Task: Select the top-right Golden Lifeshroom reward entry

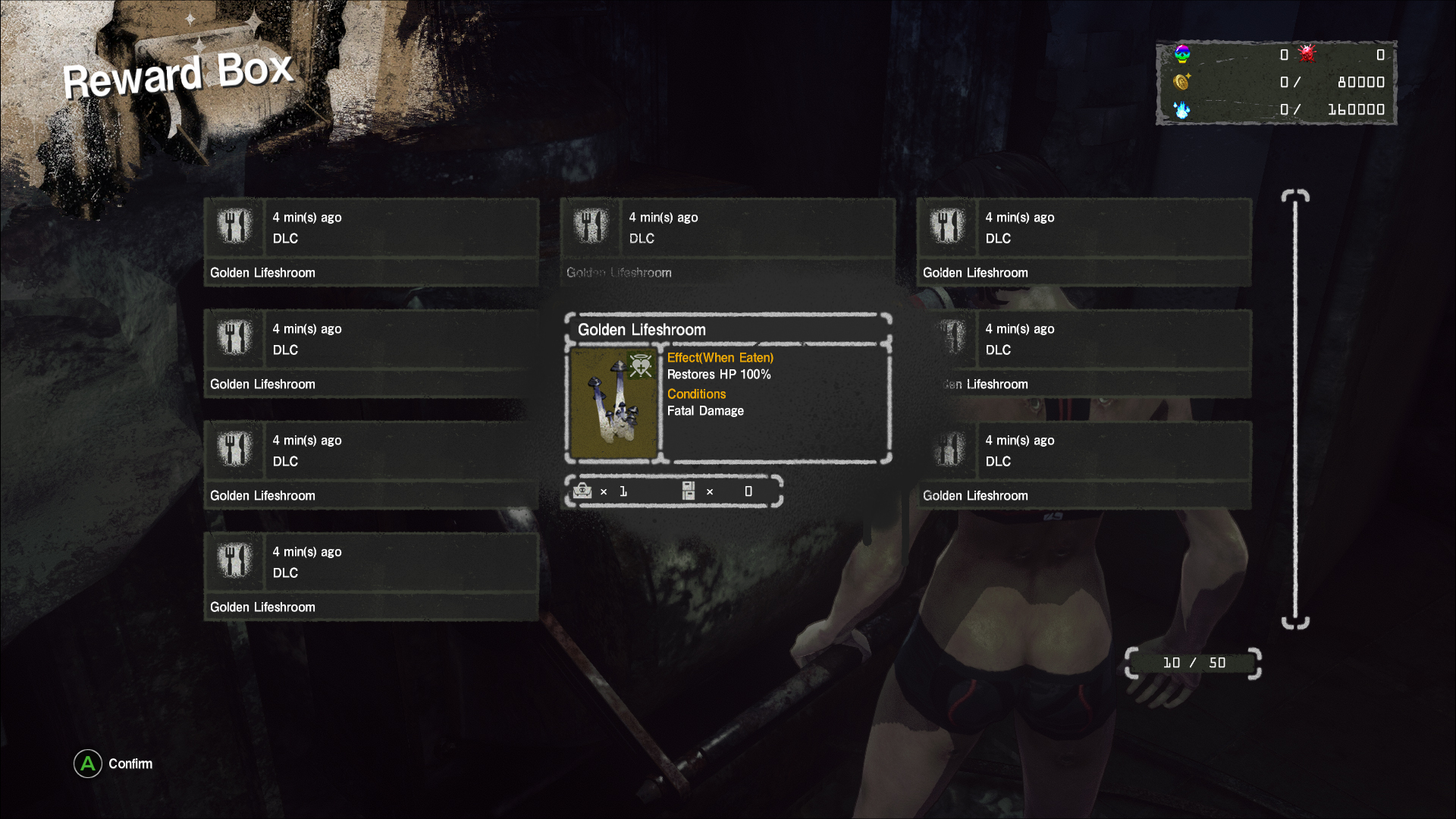Action: point(1084,243)
